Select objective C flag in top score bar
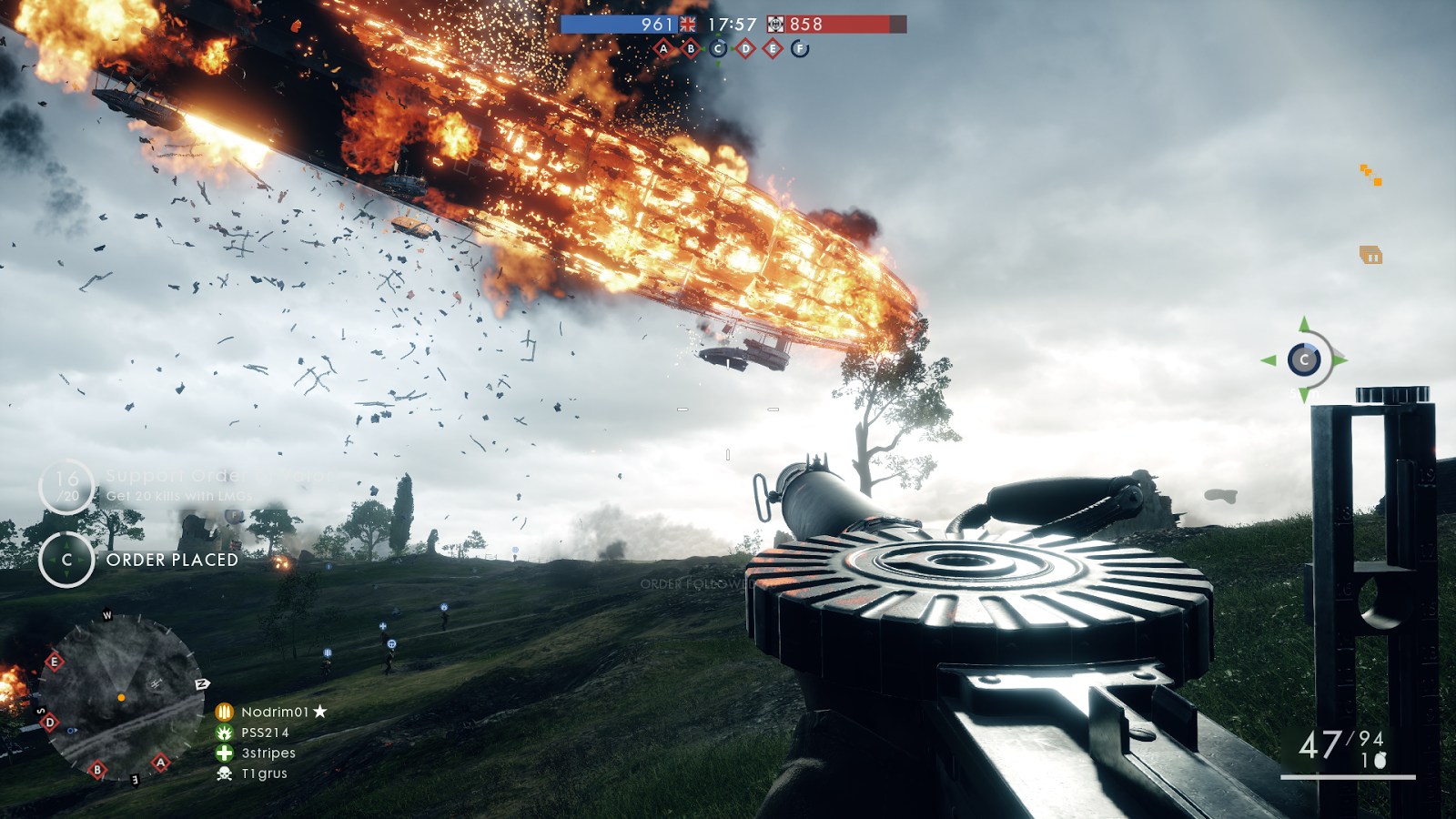The width and height of the screenshot is (1456, 819). click(x=718, y=49)
